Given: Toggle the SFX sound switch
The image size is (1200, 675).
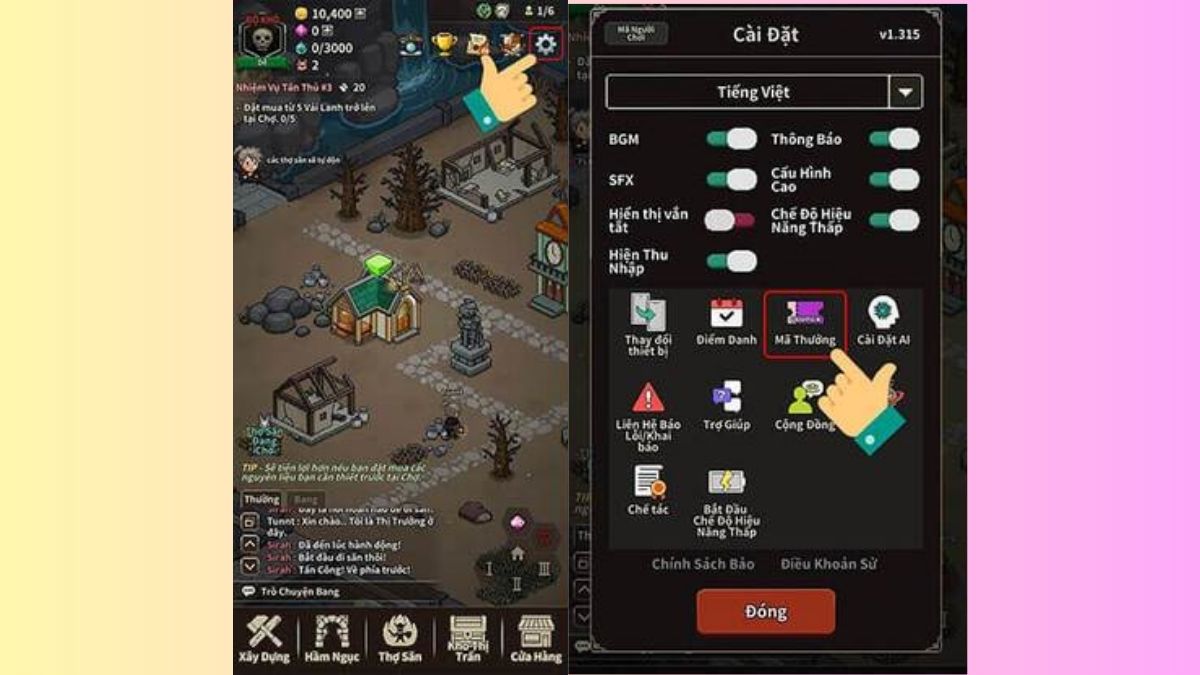Looking at the screenshot, I should click(x=731, y=180).
